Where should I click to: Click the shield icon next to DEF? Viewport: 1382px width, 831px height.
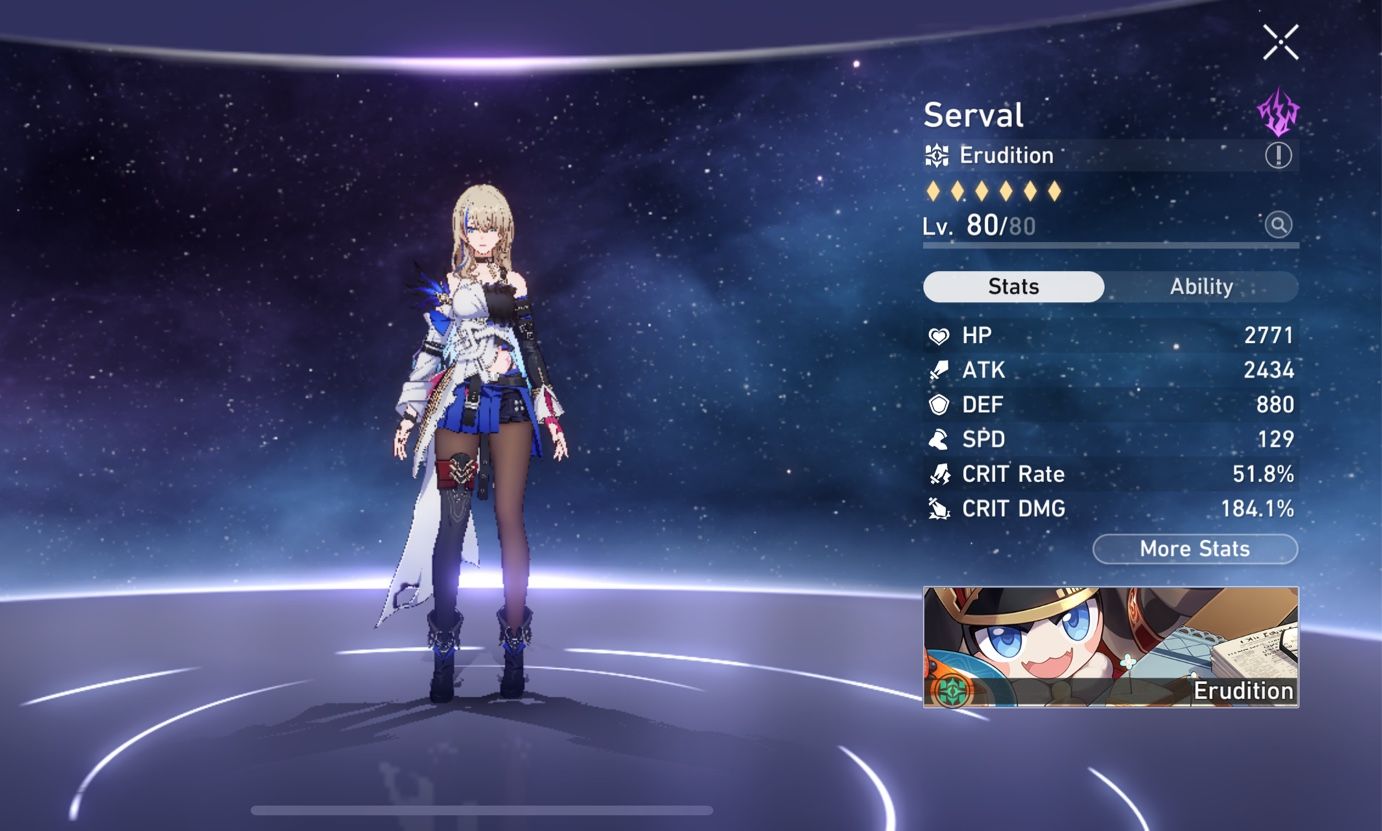click(x=937, y=404)
